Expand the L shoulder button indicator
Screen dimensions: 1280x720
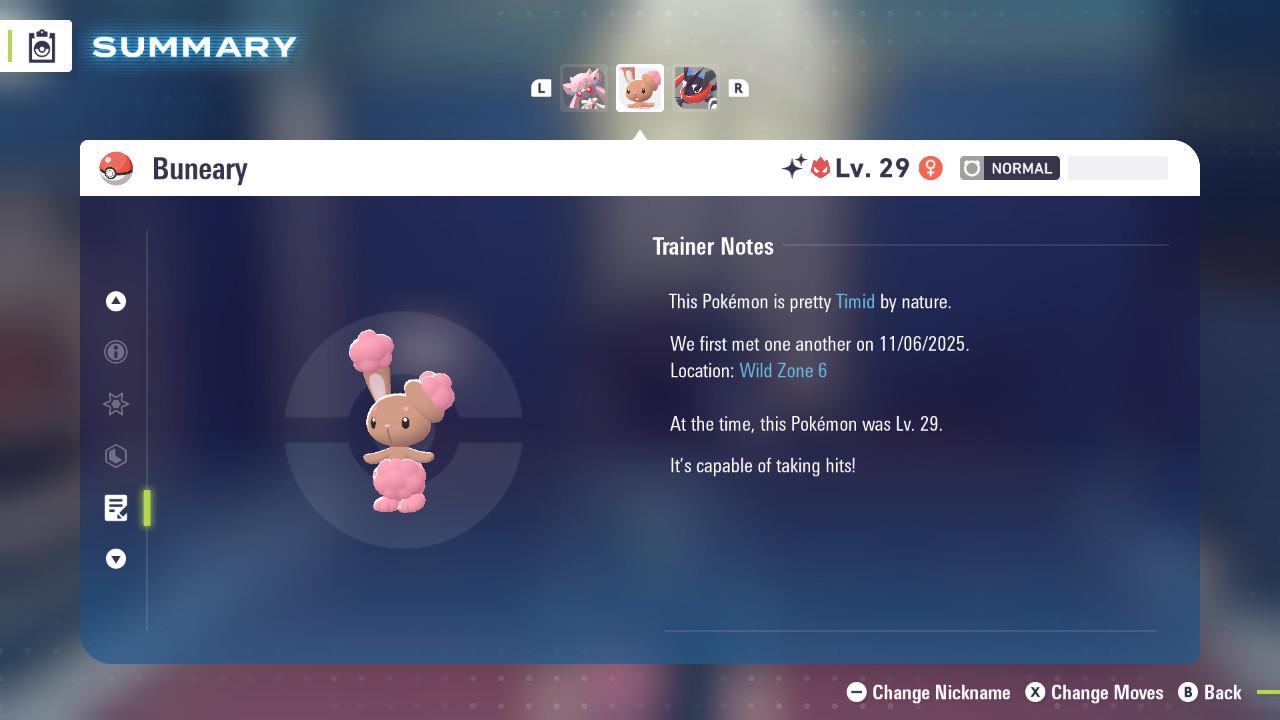[541, 88]
